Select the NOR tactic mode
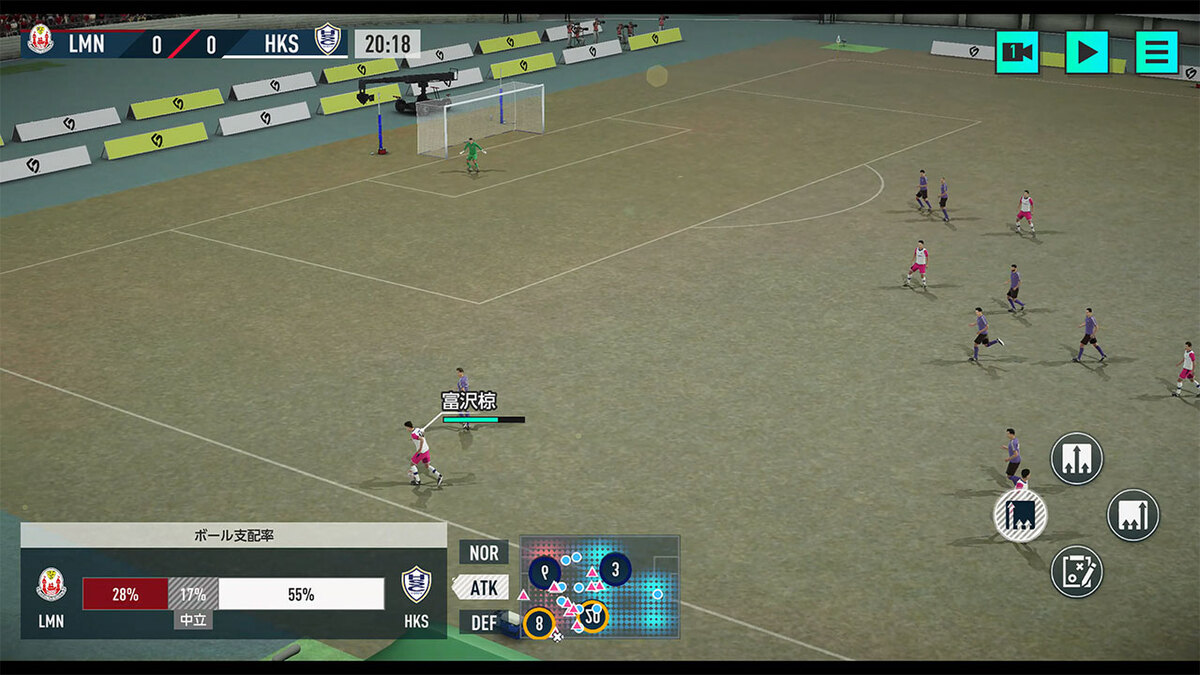This screenshot has height=675, width=1200. click(x=484, y=553)
